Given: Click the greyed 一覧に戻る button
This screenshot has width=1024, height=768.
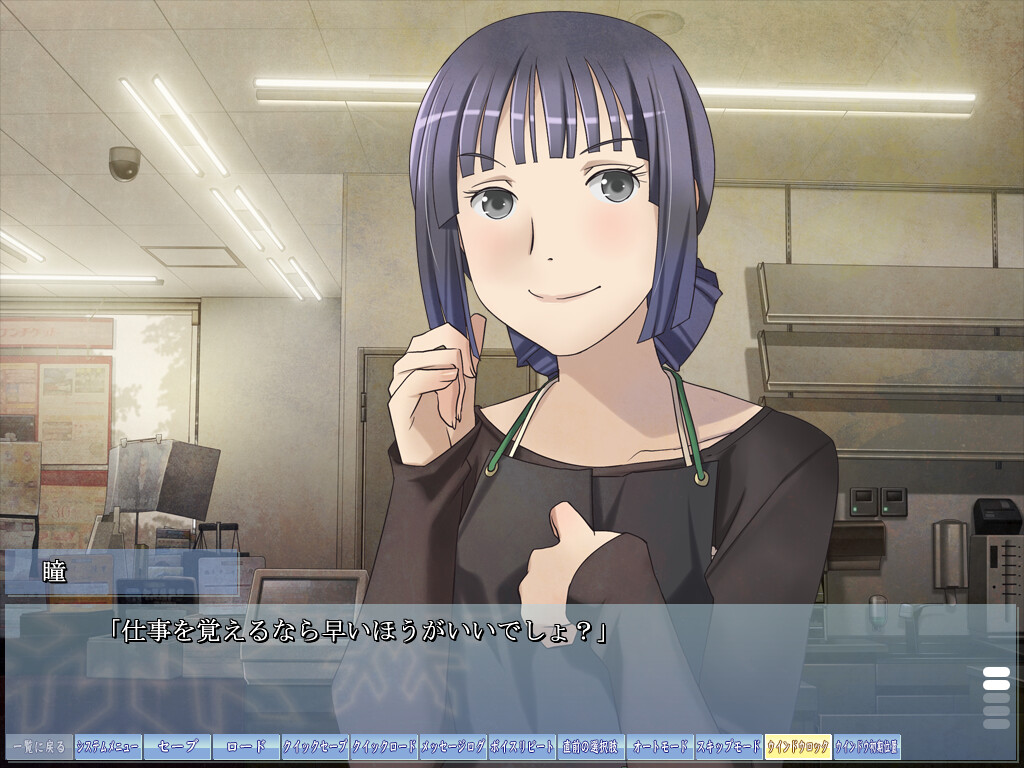Looking at the screenshot, I should click(x=39, y=747).
